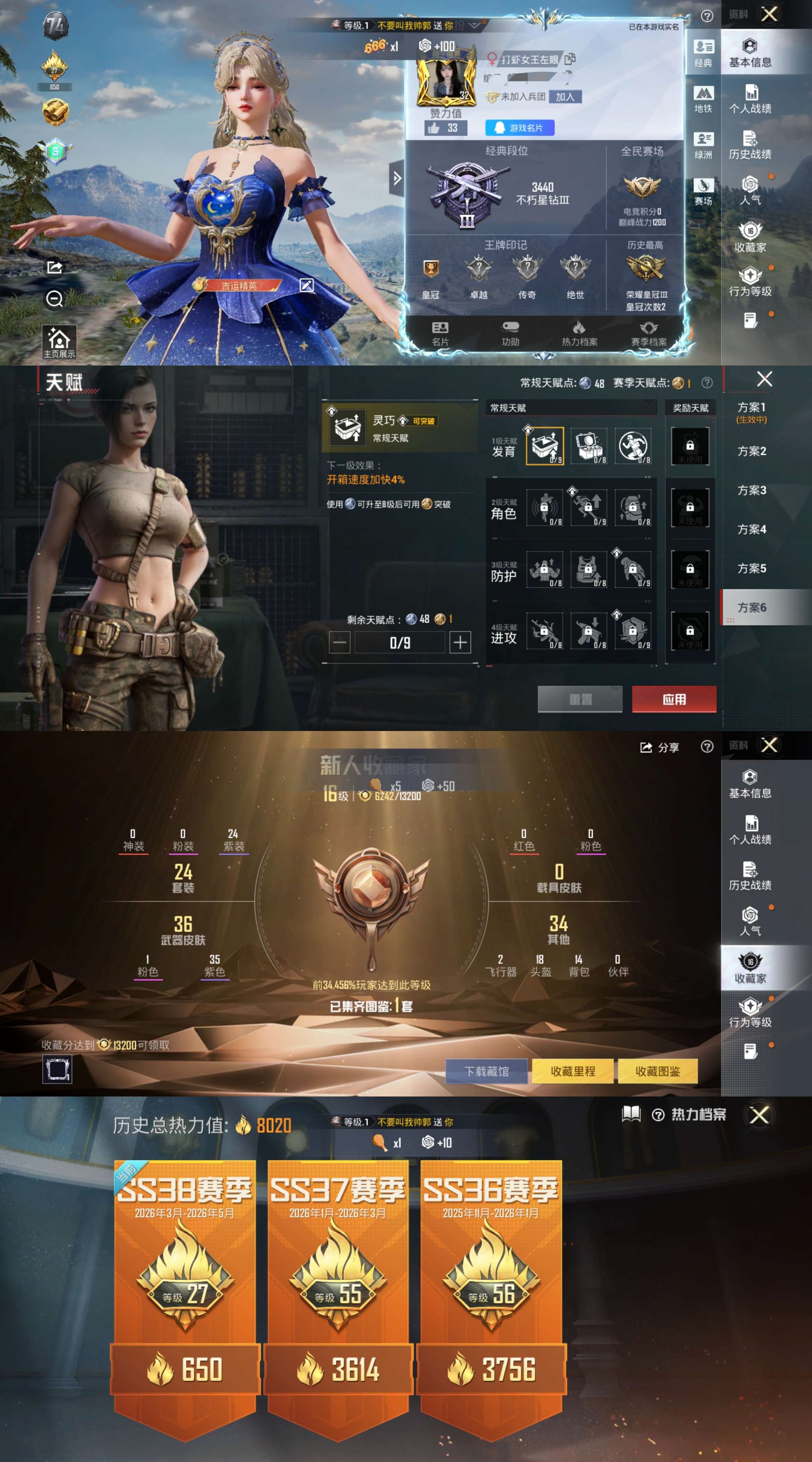Open 收藏里程 collection milestones
812x1462 pixels.
point(573,1071)
